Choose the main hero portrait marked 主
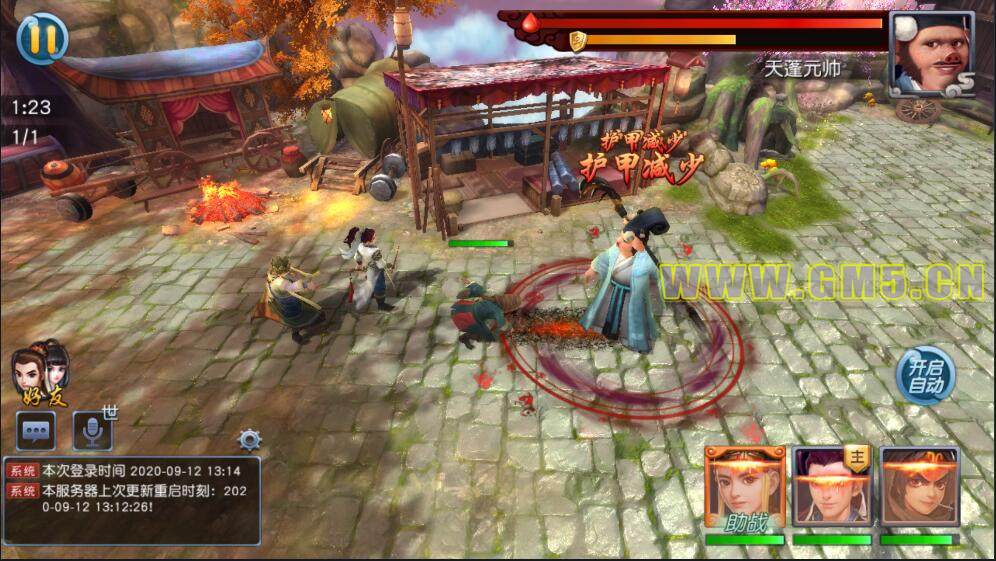 pos(832,487)
